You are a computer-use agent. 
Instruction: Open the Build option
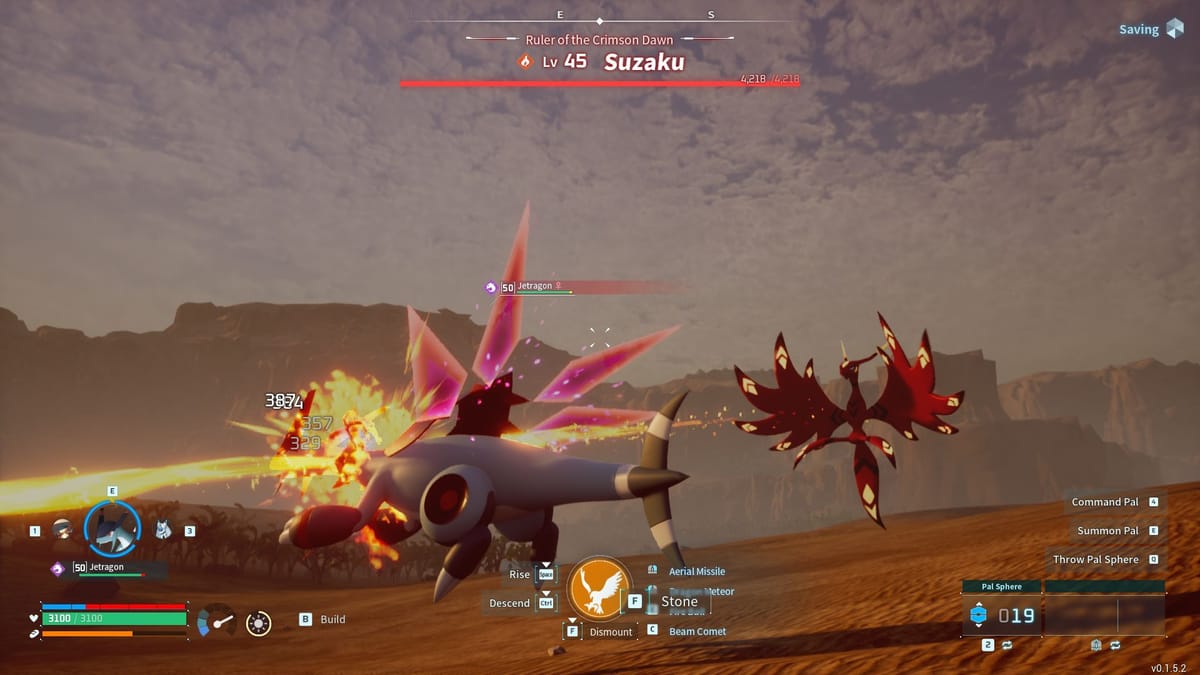332,619
